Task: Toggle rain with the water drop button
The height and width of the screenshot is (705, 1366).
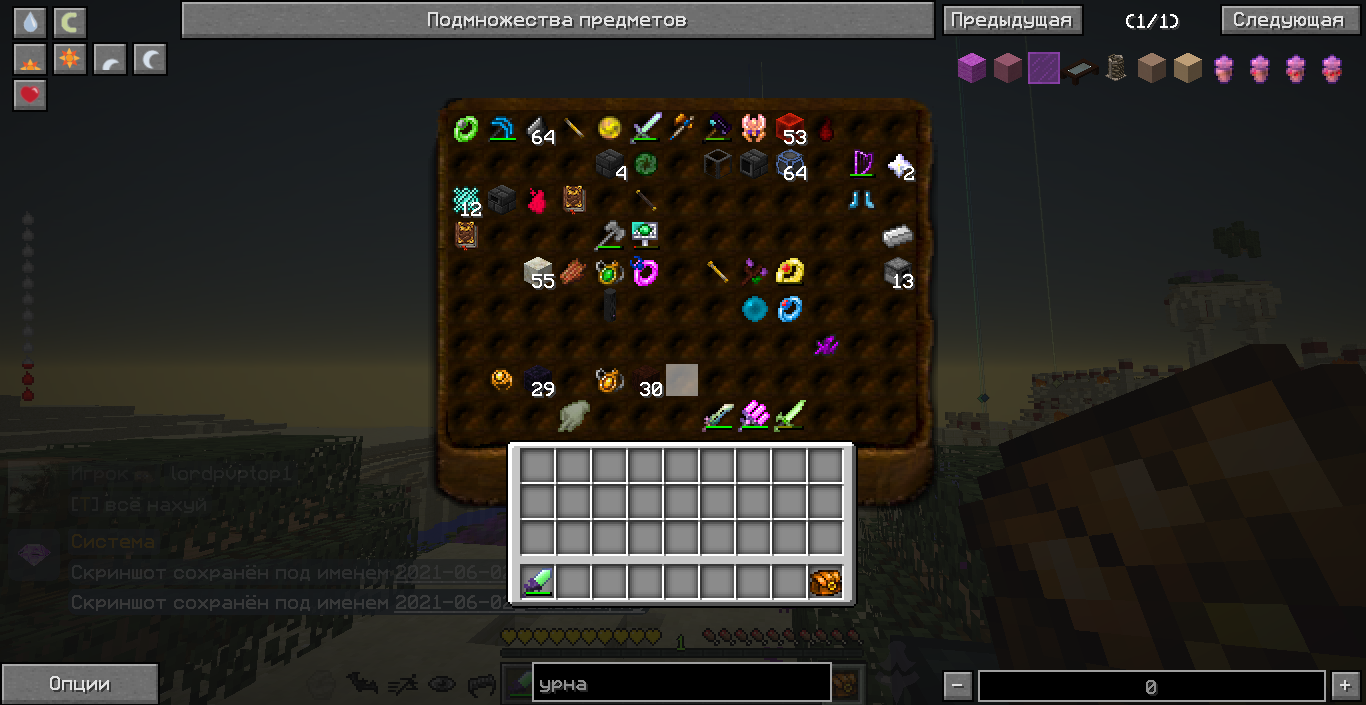Action: (x=30, y=23)
